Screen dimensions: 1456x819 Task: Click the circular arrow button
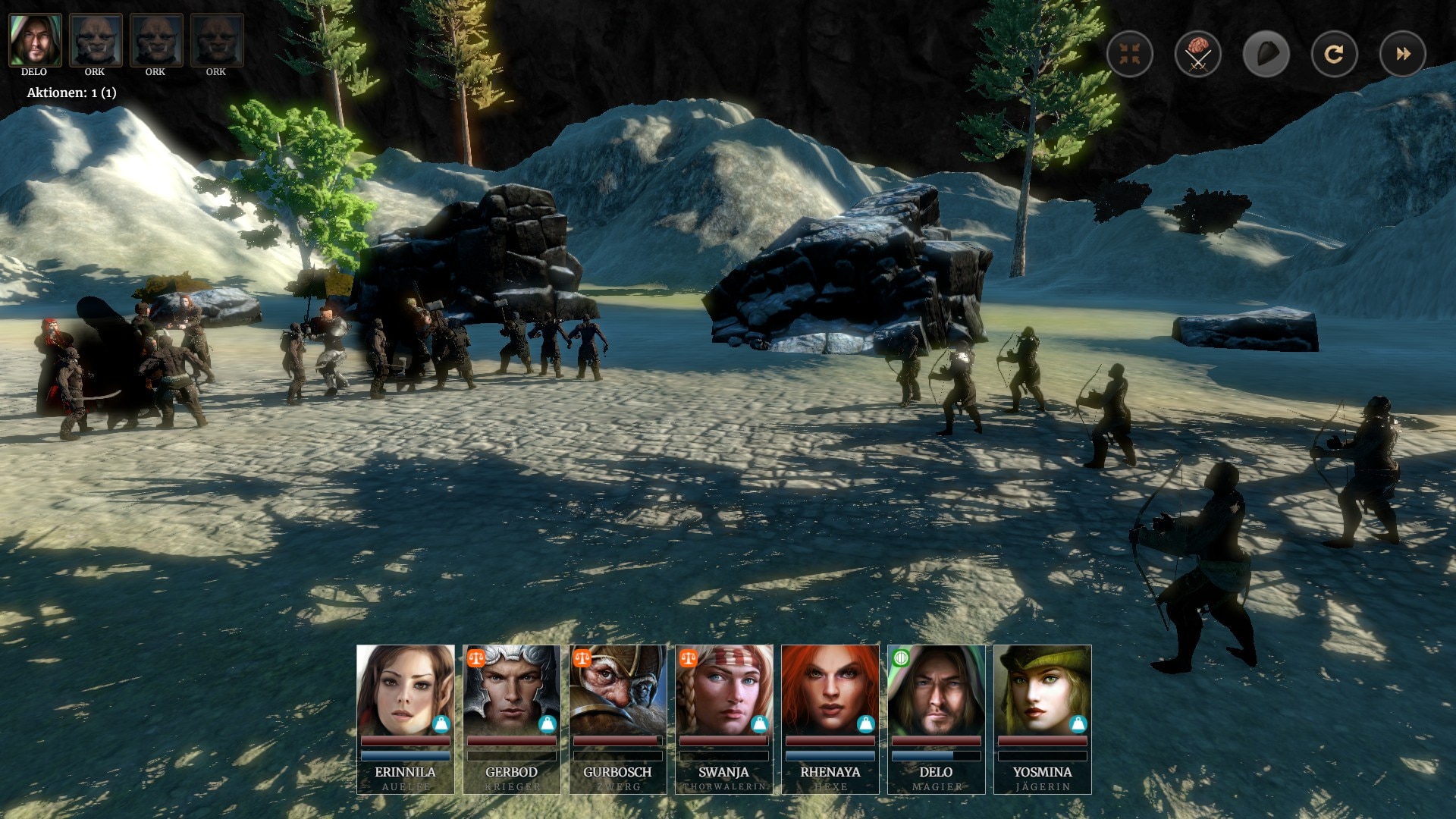[1334, 54]
